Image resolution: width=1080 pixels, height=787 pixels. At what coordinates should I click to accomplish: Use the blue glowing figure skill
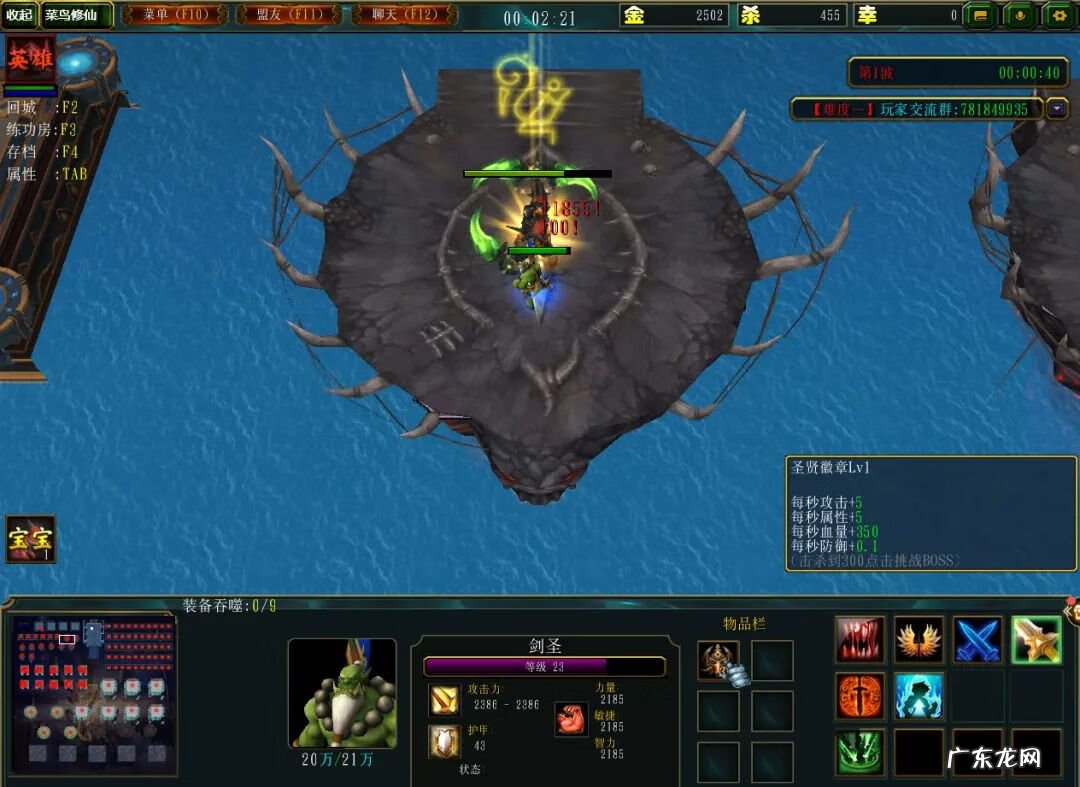point(919,697)
